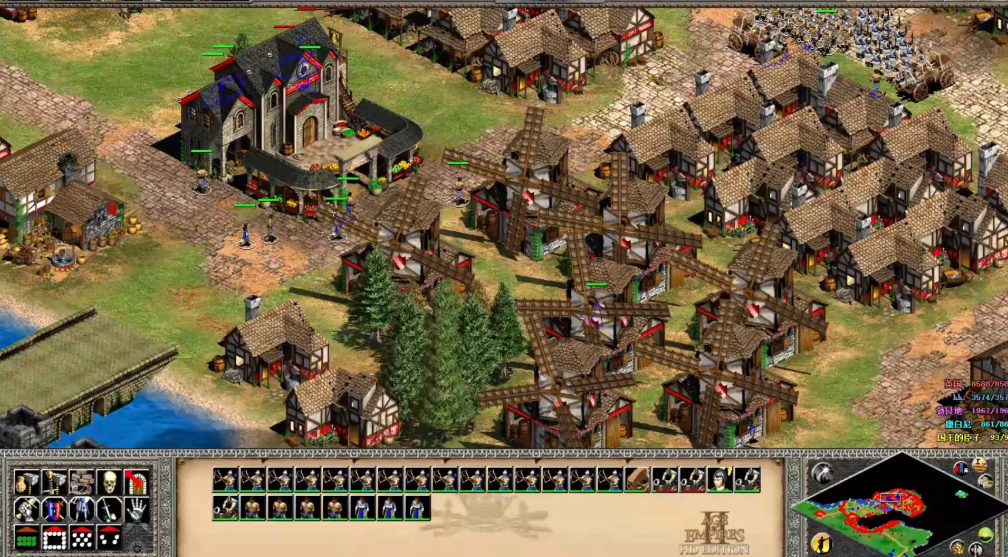Select the blue armored guard stance icon
The height and width of the screenshot is (557, 1008).
click(x=81, y=510)
